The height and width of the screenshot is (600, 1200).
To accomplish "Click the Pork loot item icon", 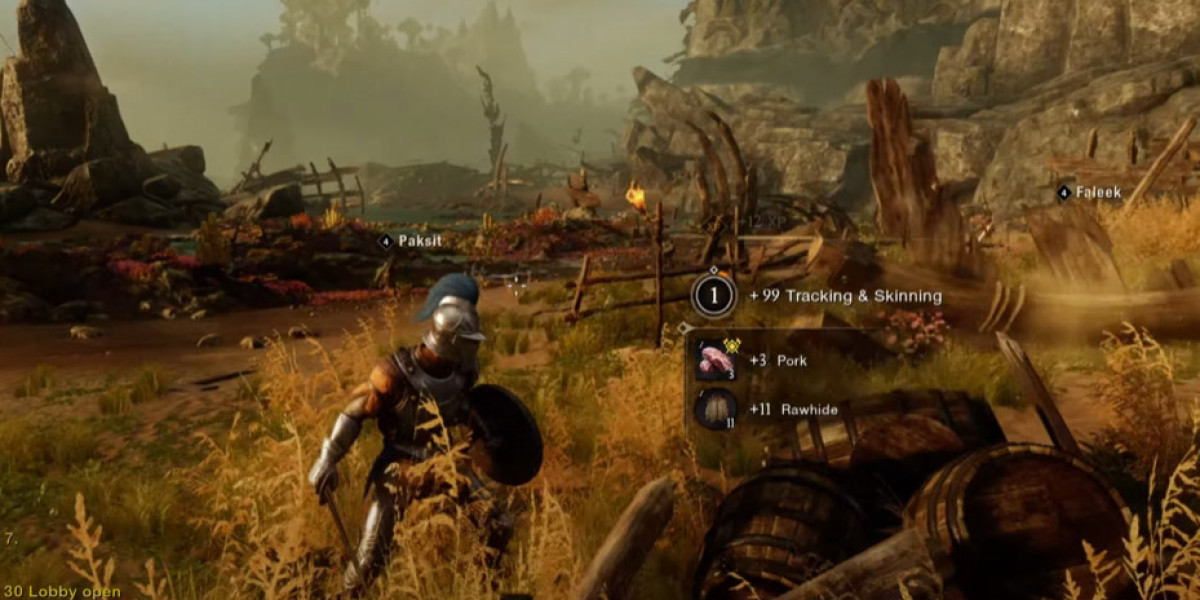I will click(716, 361).
